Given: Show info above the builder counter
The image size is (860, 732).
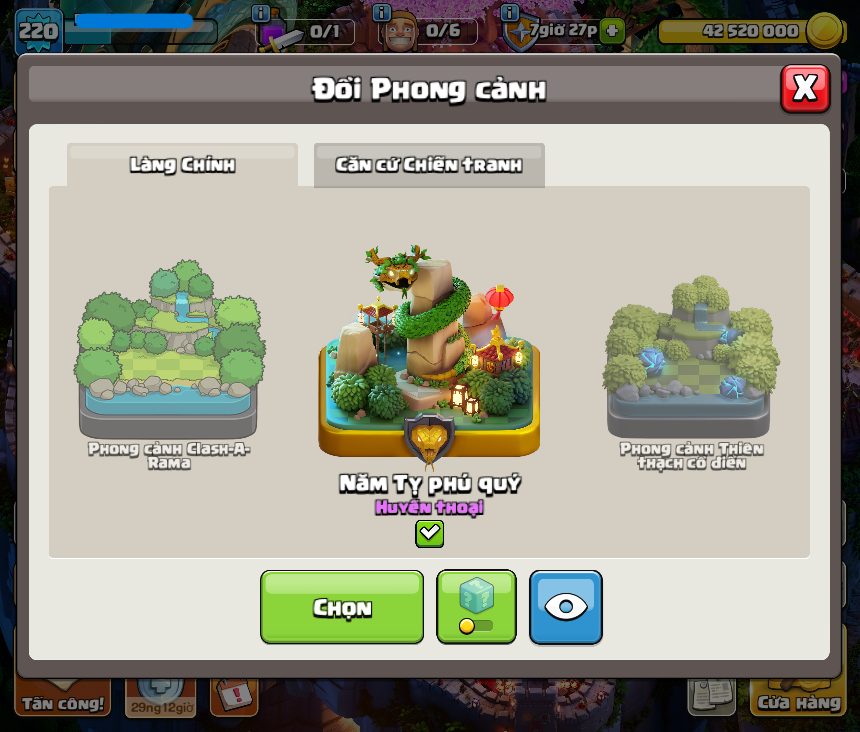Looking at the screenshot, I should [381, 13].
